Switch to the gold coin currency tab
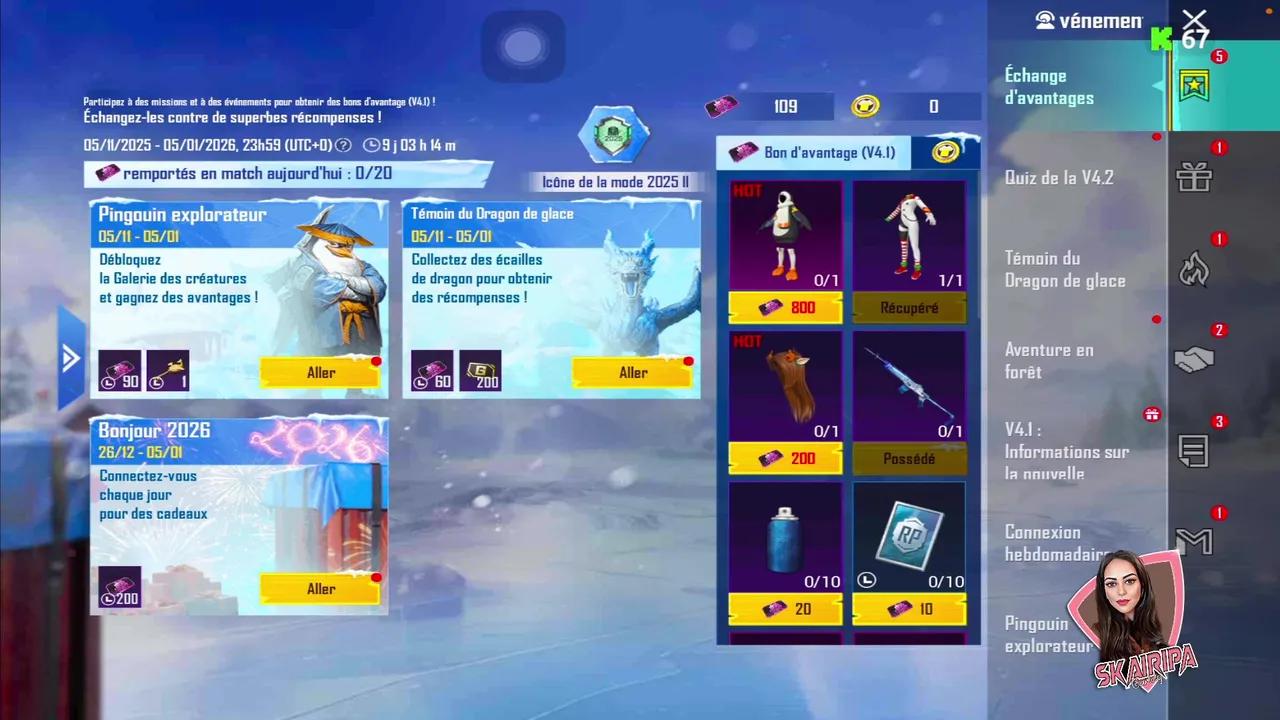The height and width of the screenshot is (720, 1280). (948, 152)
